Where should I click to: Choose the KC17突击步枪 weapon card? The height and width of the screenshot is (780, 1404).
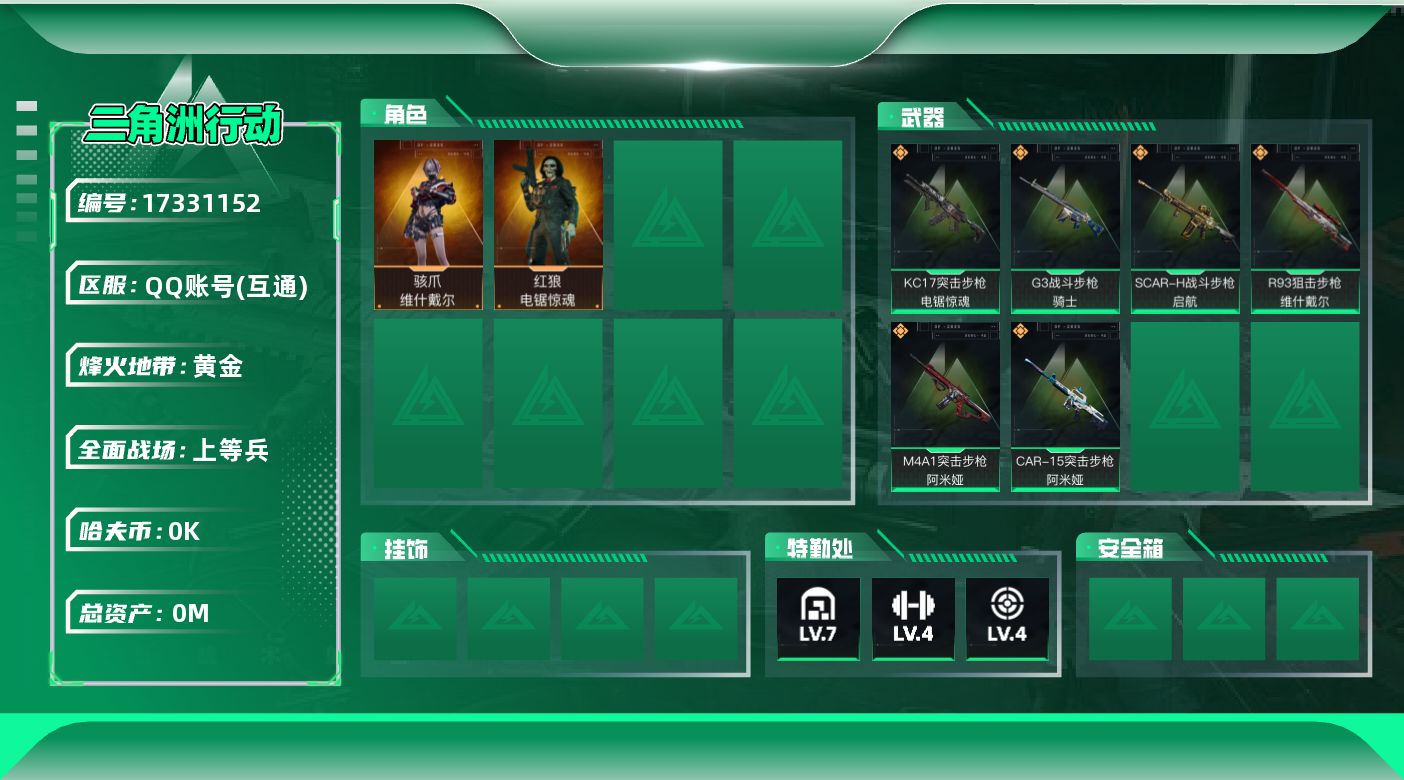pyautogui.click(x=945, y=227)
